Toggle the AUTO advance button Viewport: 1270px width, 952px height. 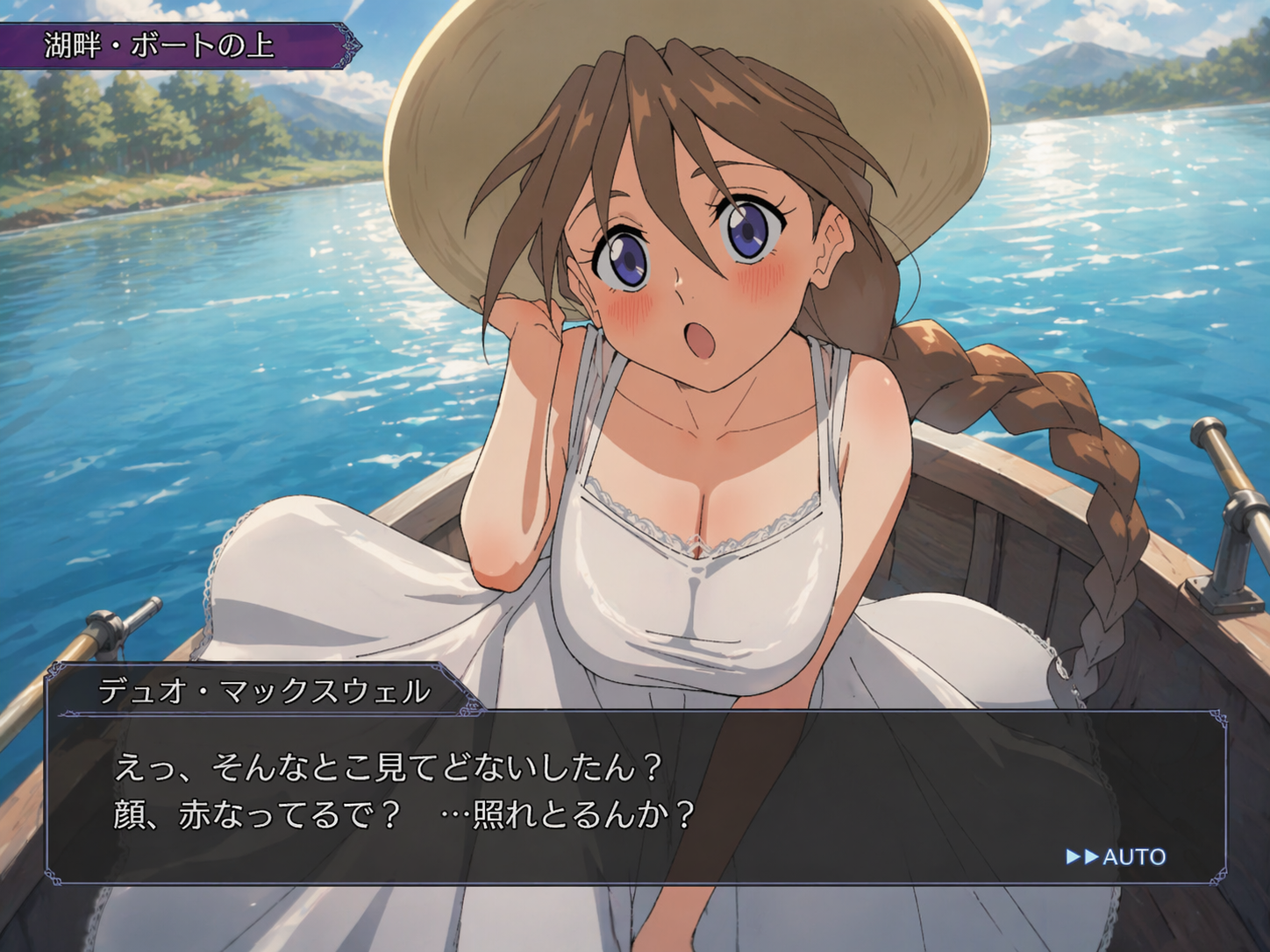(x=1116, y=856)
